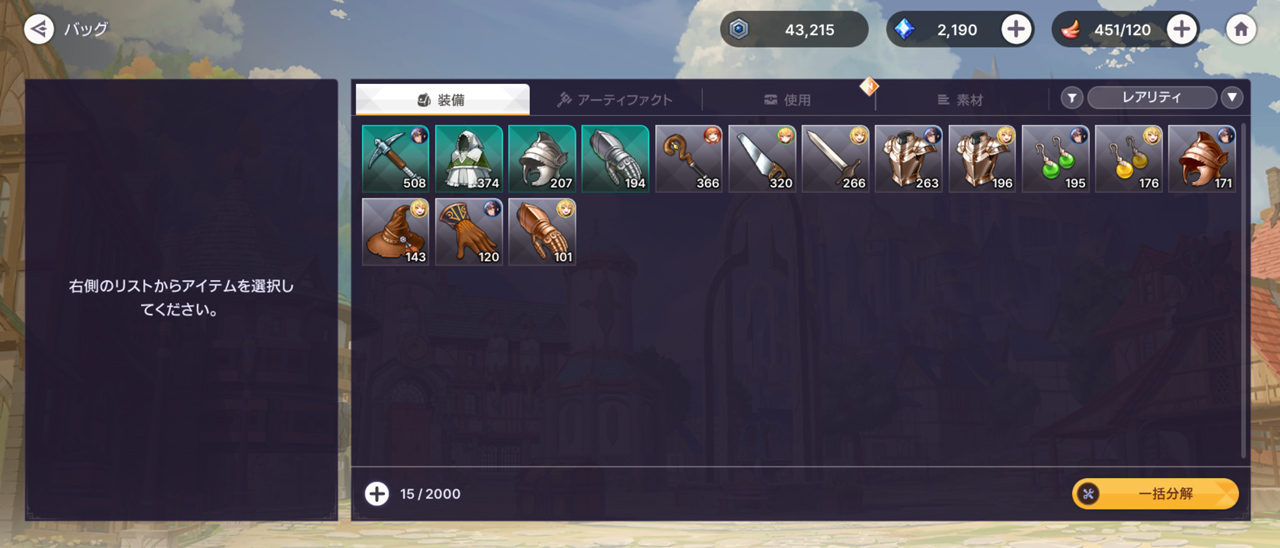Select the wooden staff 366
This screenshot has height=548, width=1280.
[x=689, y=158]
